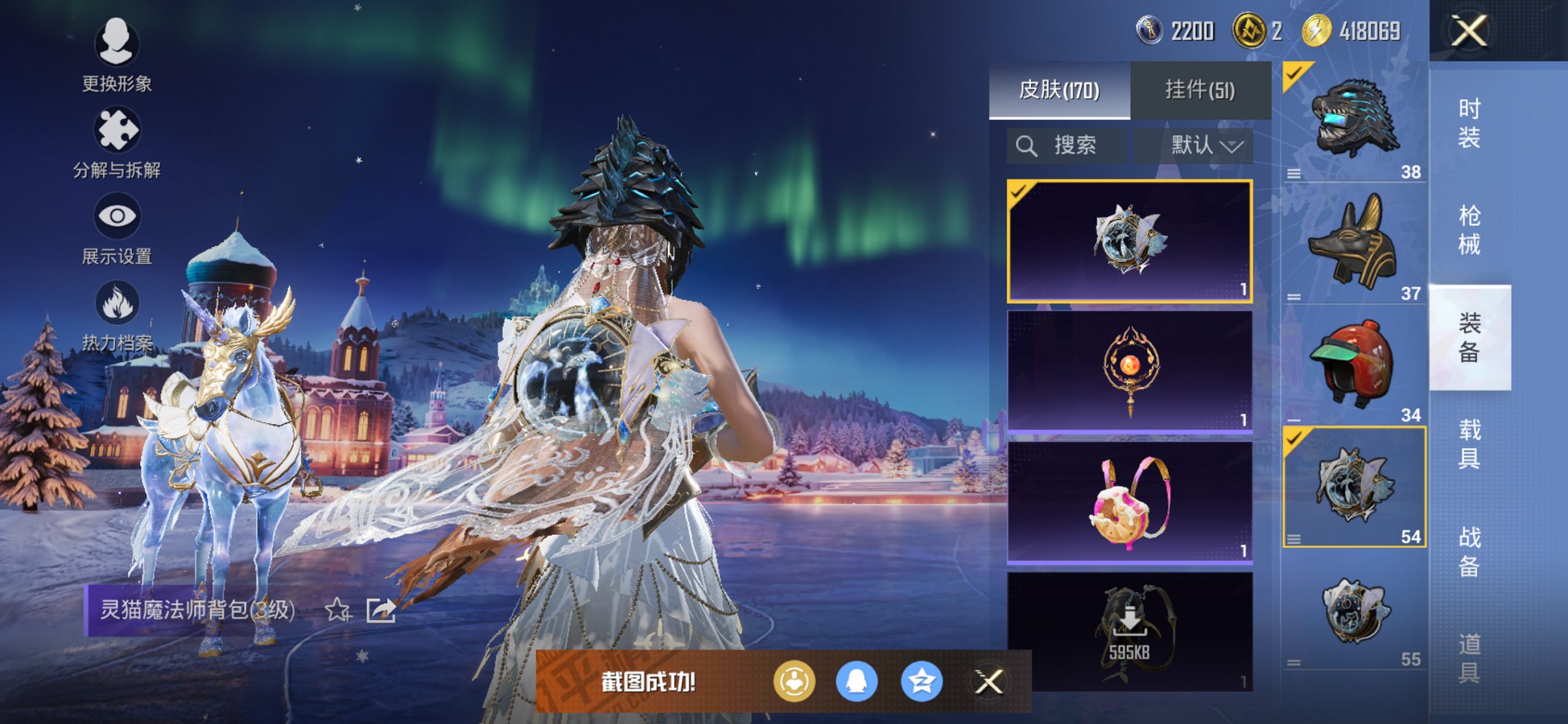Open the 默认 sort dropdown
Viewport: 1568px width, 724px height.
pos(1206,146)
